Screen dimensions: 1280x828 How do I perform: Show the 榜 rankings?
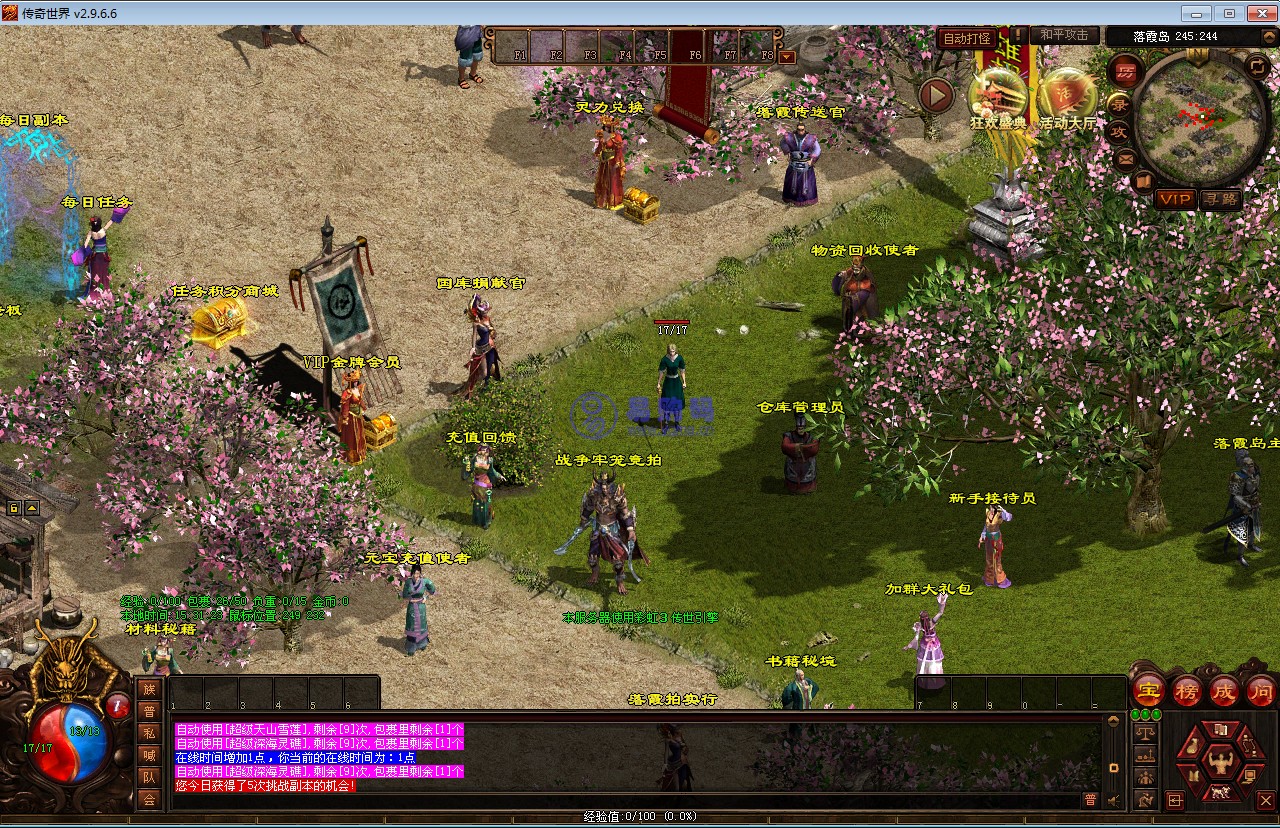tap(1186, 690)
